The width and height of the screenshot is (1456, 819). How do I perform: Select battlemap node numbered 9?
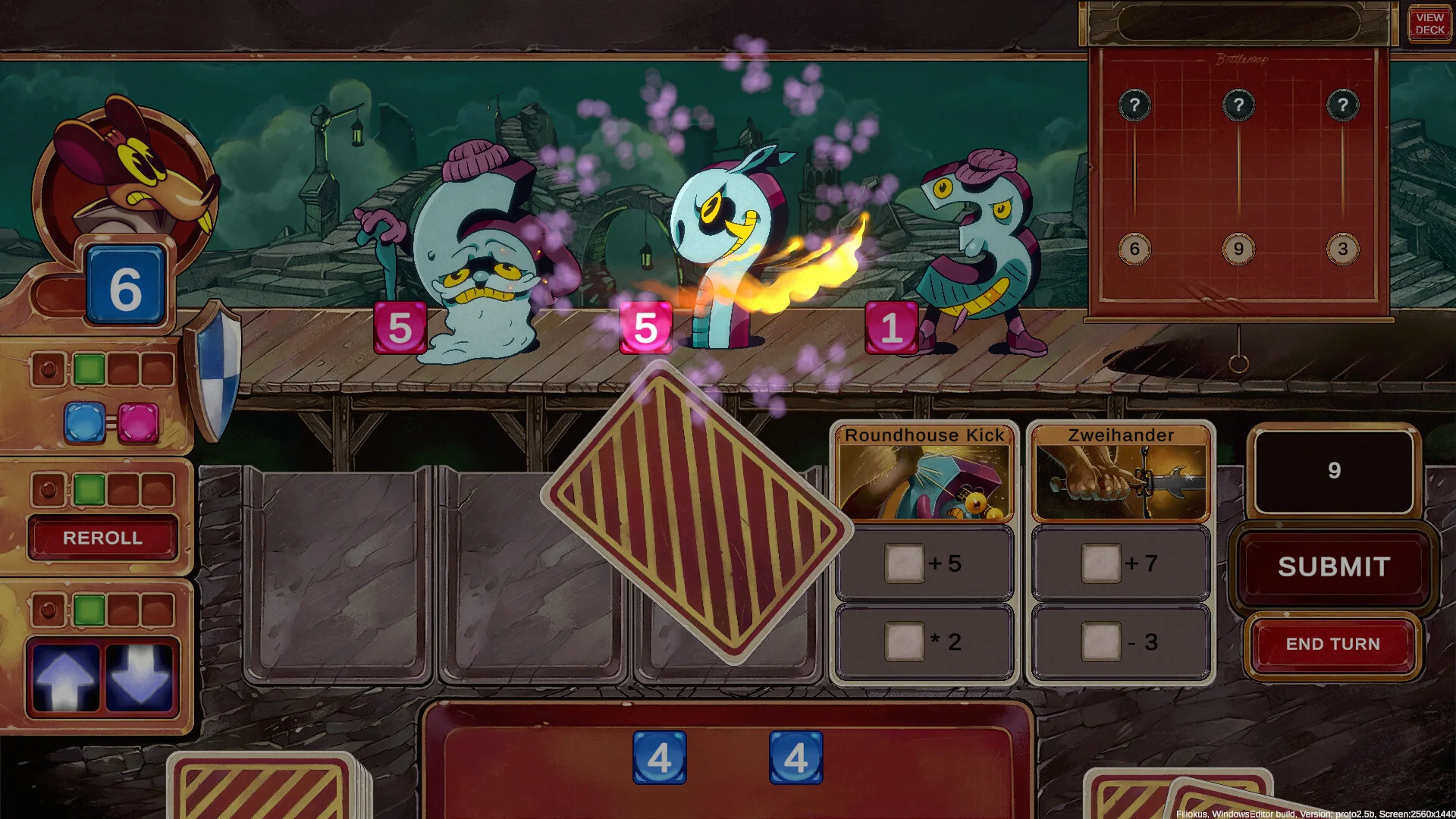click(1238, 249)
